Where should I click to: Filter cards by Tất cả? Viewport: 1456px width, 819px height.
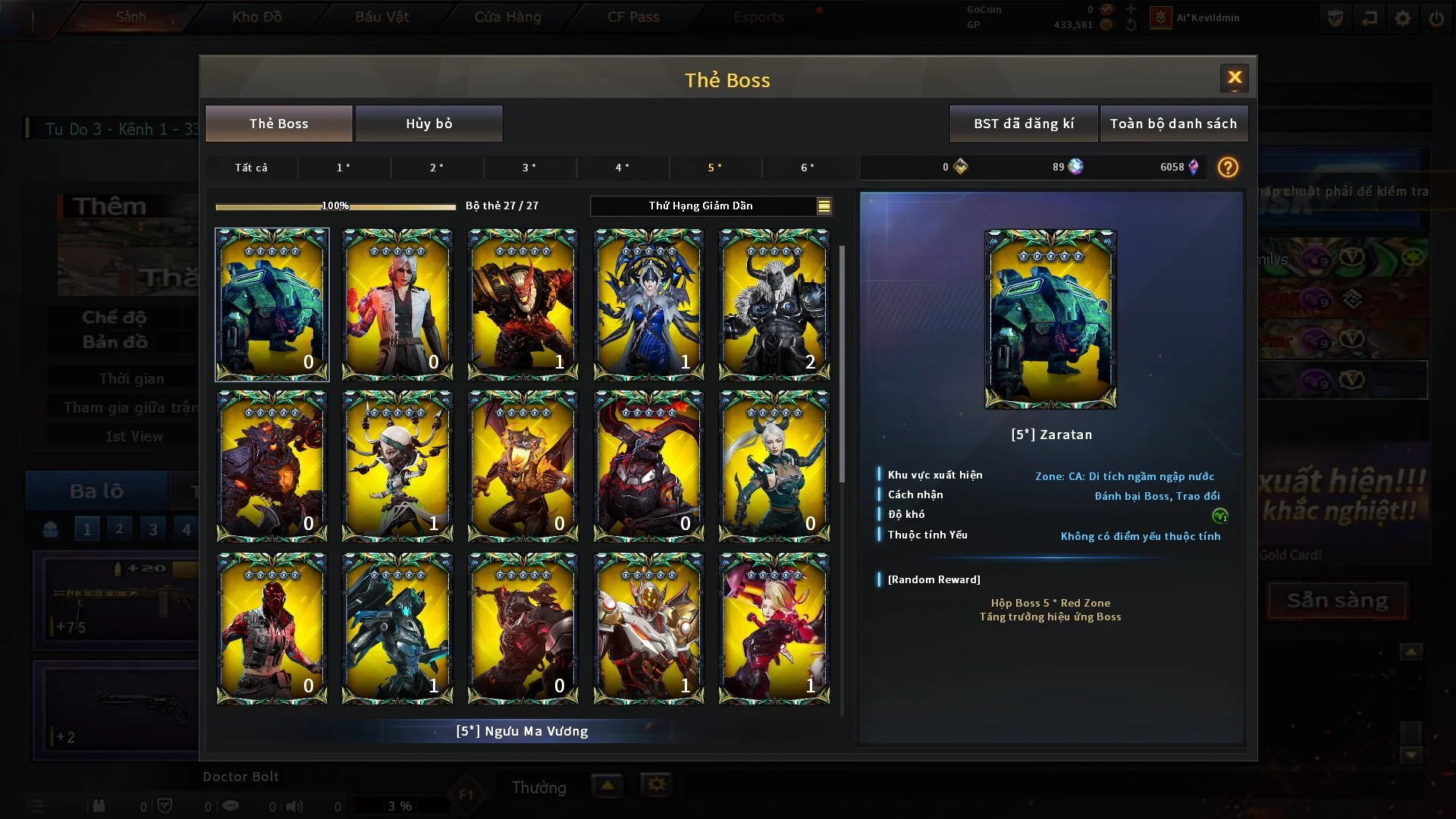[x=251, y=168]
